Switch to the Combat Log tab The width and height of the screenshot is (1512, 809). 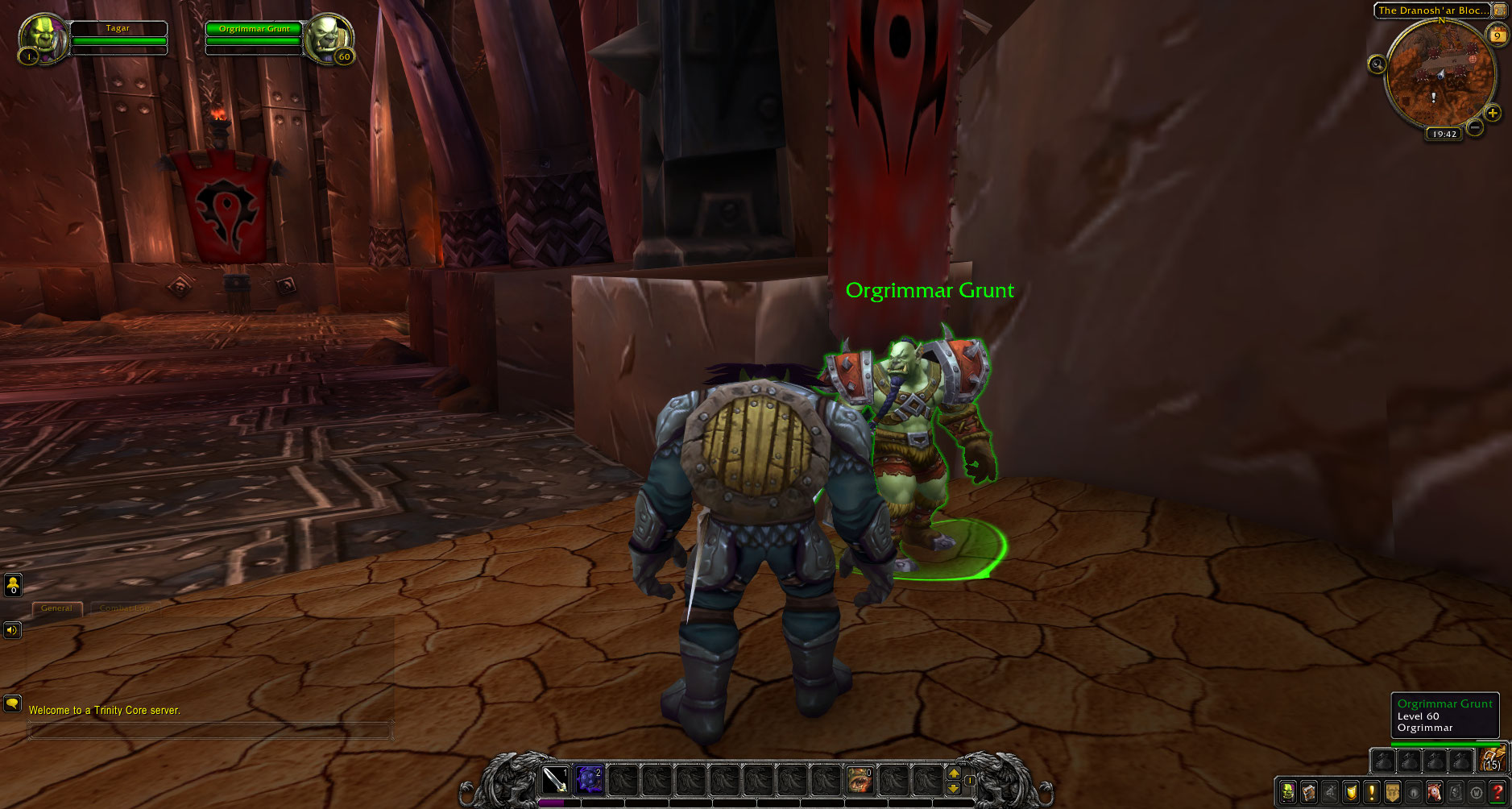(x=126, y=608)
